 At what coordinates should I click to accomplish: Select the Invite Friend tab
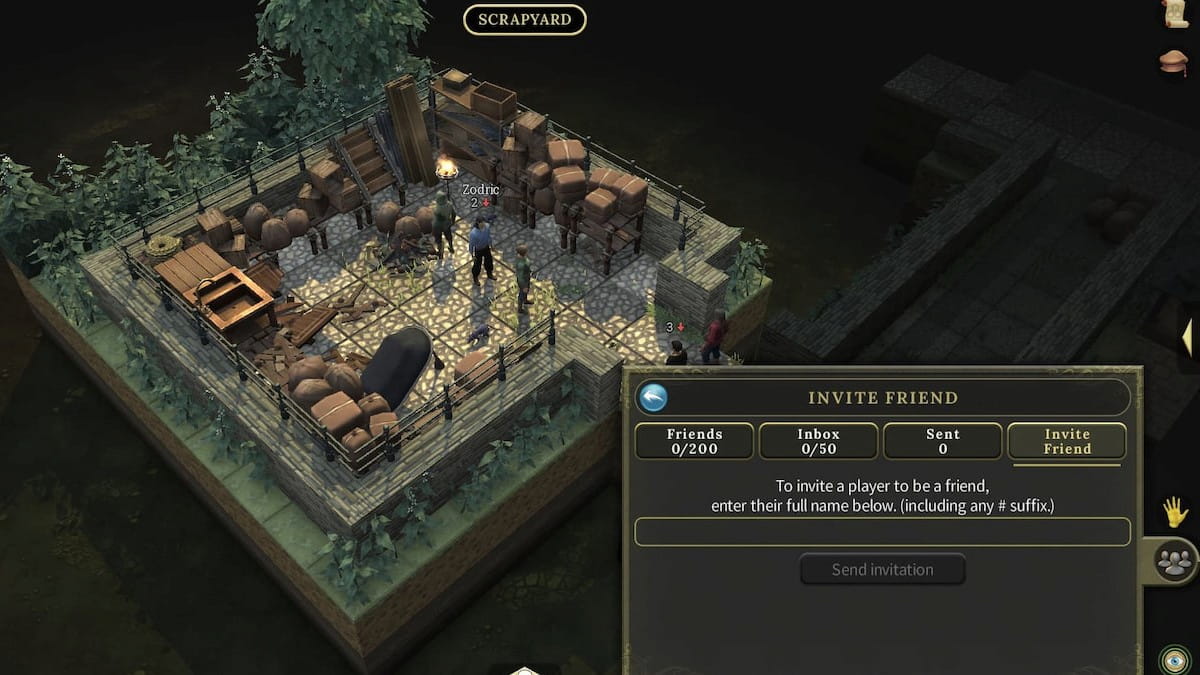[1067, 441]
